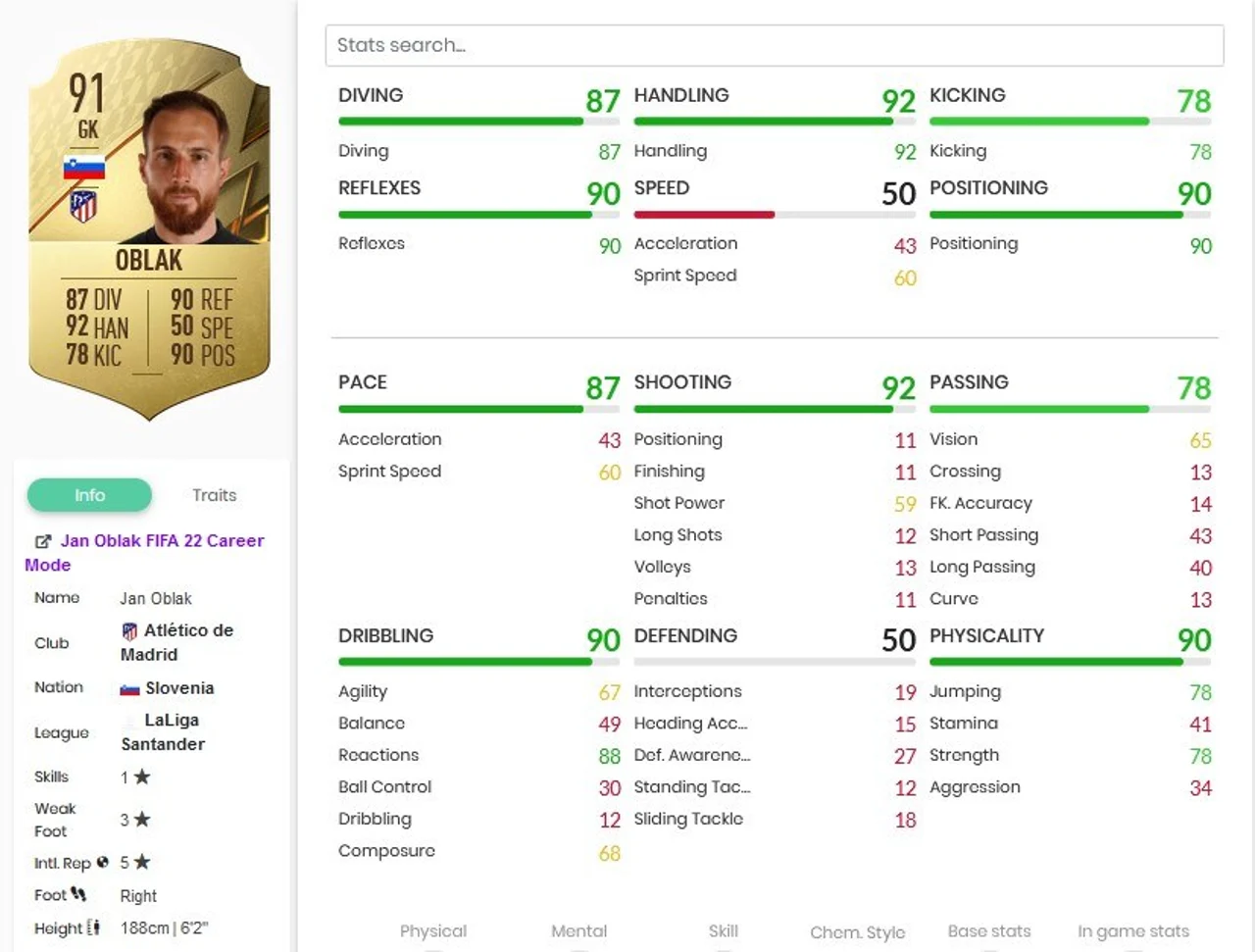Toggle the Physical stats filter
The image size is (1255, 952).
(x=433, y=931)
